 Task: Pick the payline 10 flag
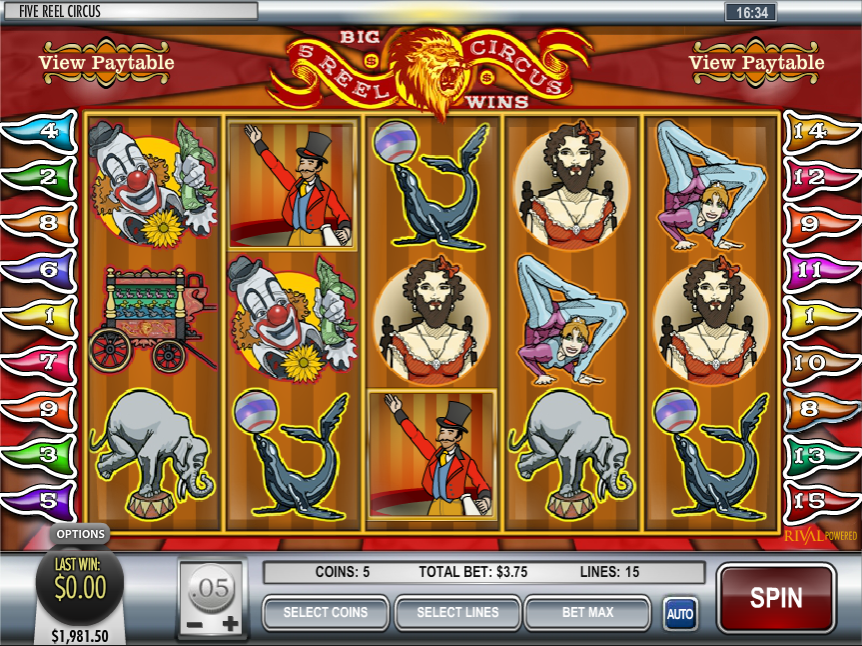(819, 361)
